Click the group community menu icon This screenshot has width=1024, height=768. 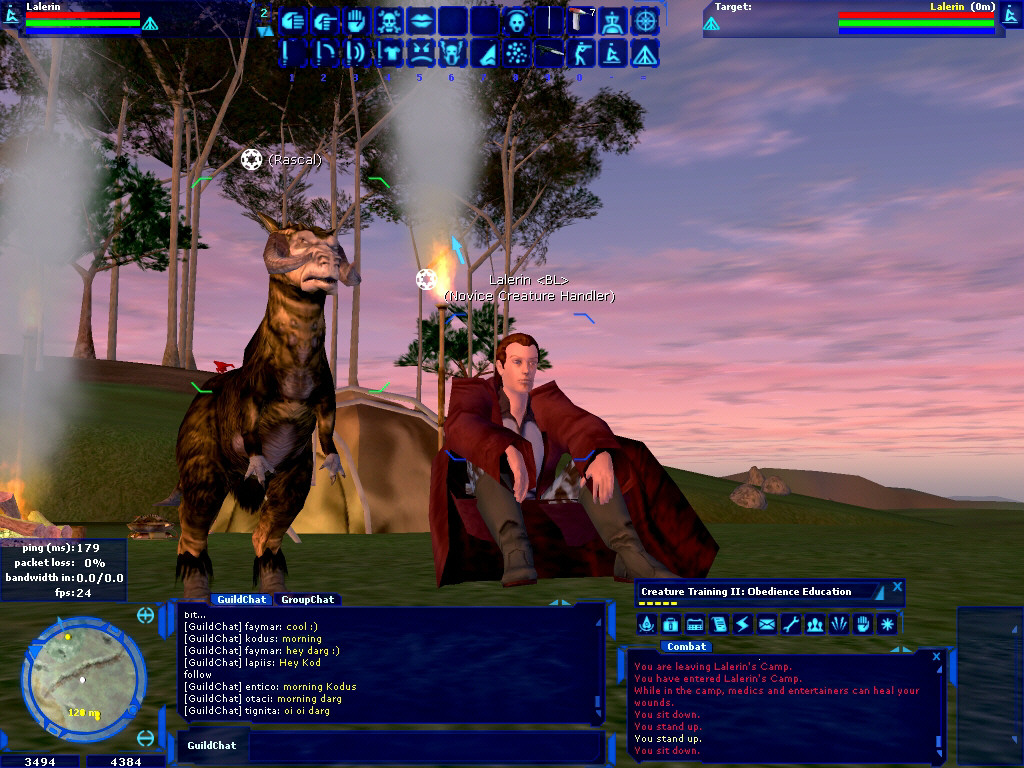point(815,625)
